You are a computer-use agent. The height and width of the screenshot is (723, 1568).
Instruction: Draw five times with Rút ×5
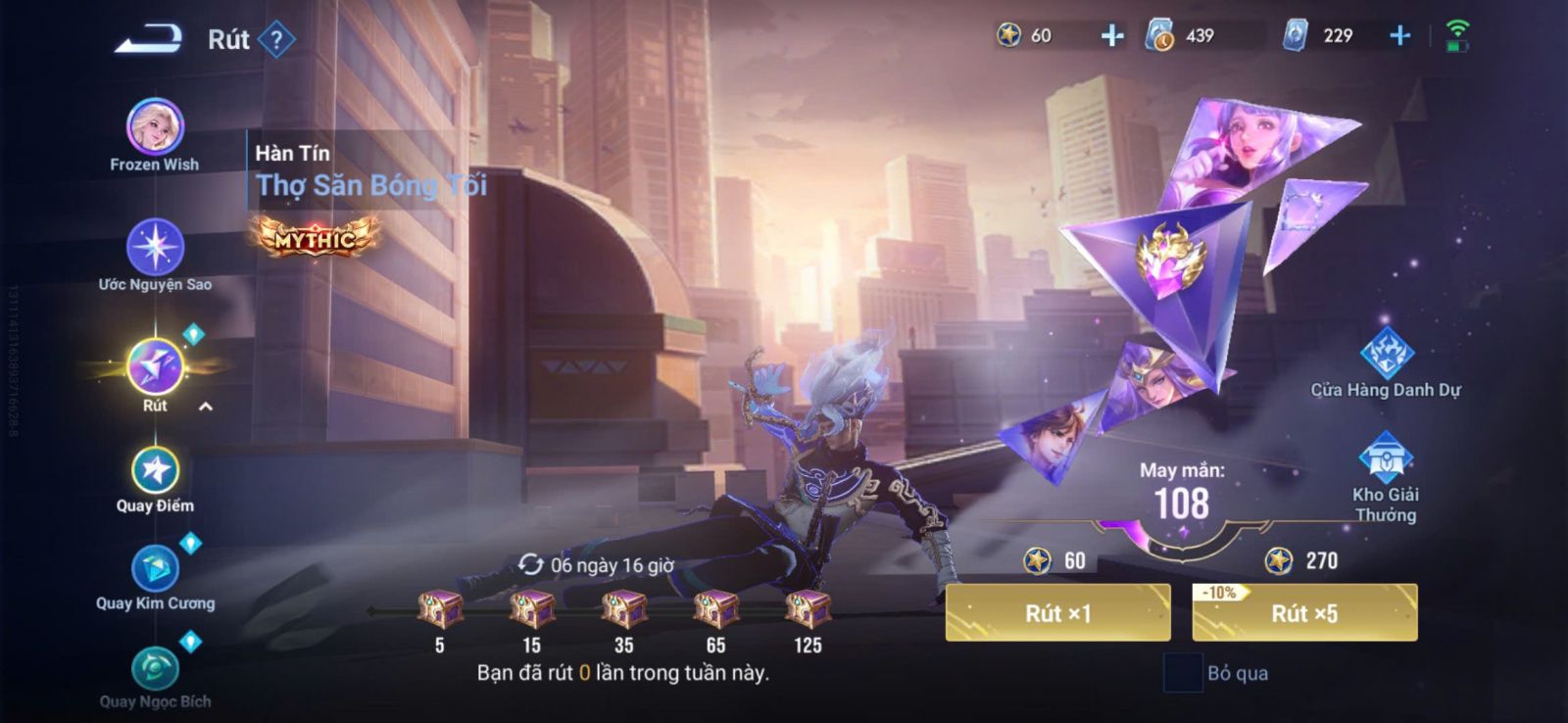click(x=1304, y=613)
